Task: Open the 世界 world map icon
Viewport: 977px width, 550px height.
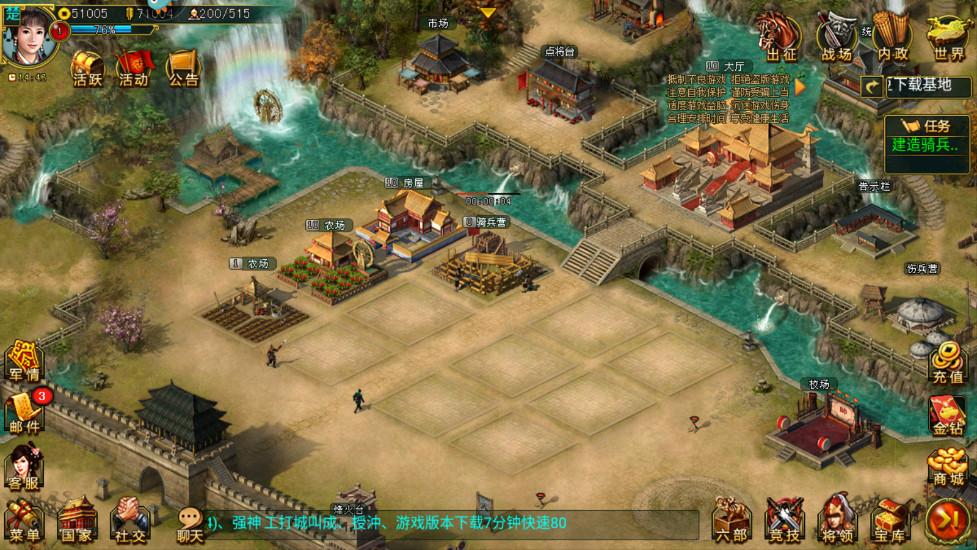Action: click(948, 38)
